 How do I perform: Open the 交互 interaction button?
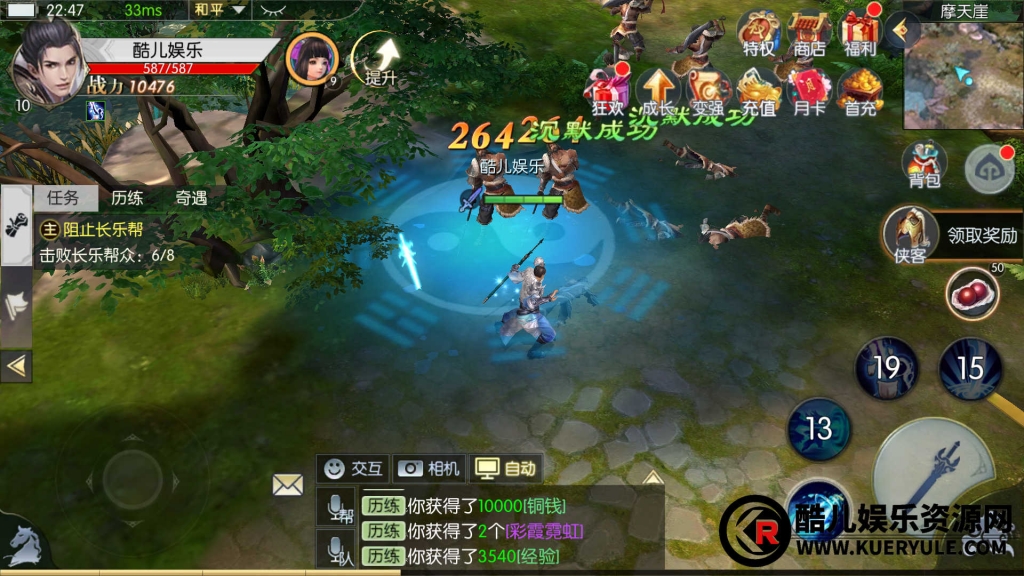[x=354, y=467]
